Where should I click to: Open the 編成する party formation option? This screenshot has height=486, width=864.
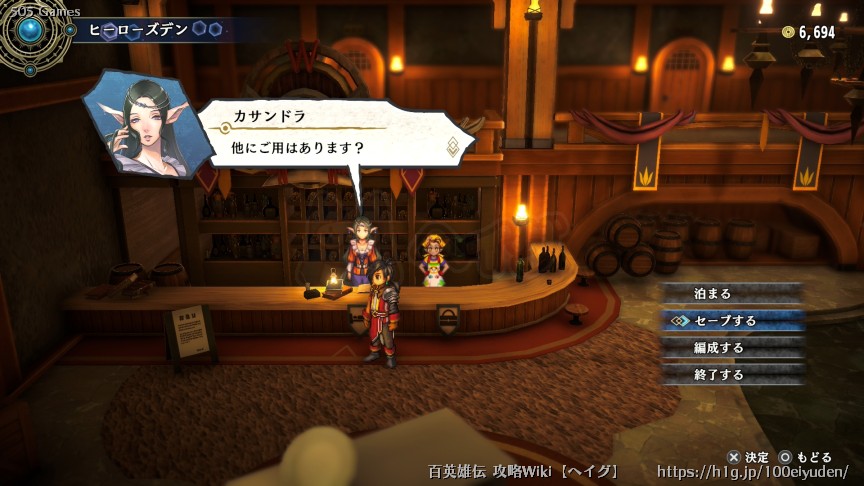click(732, 347)
